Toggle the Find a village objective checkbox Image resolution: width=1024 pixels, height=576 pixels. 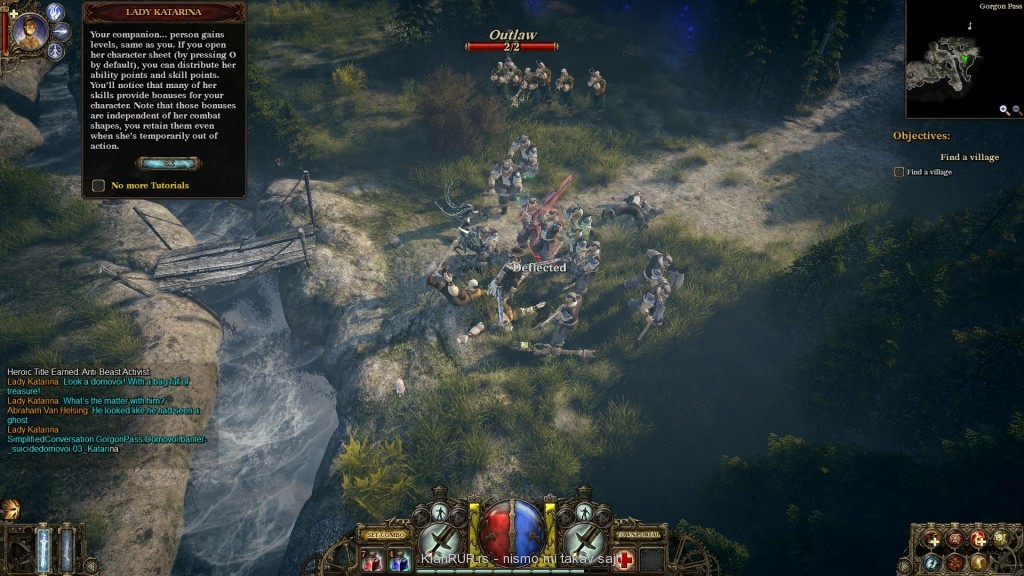tap(898, 172)
